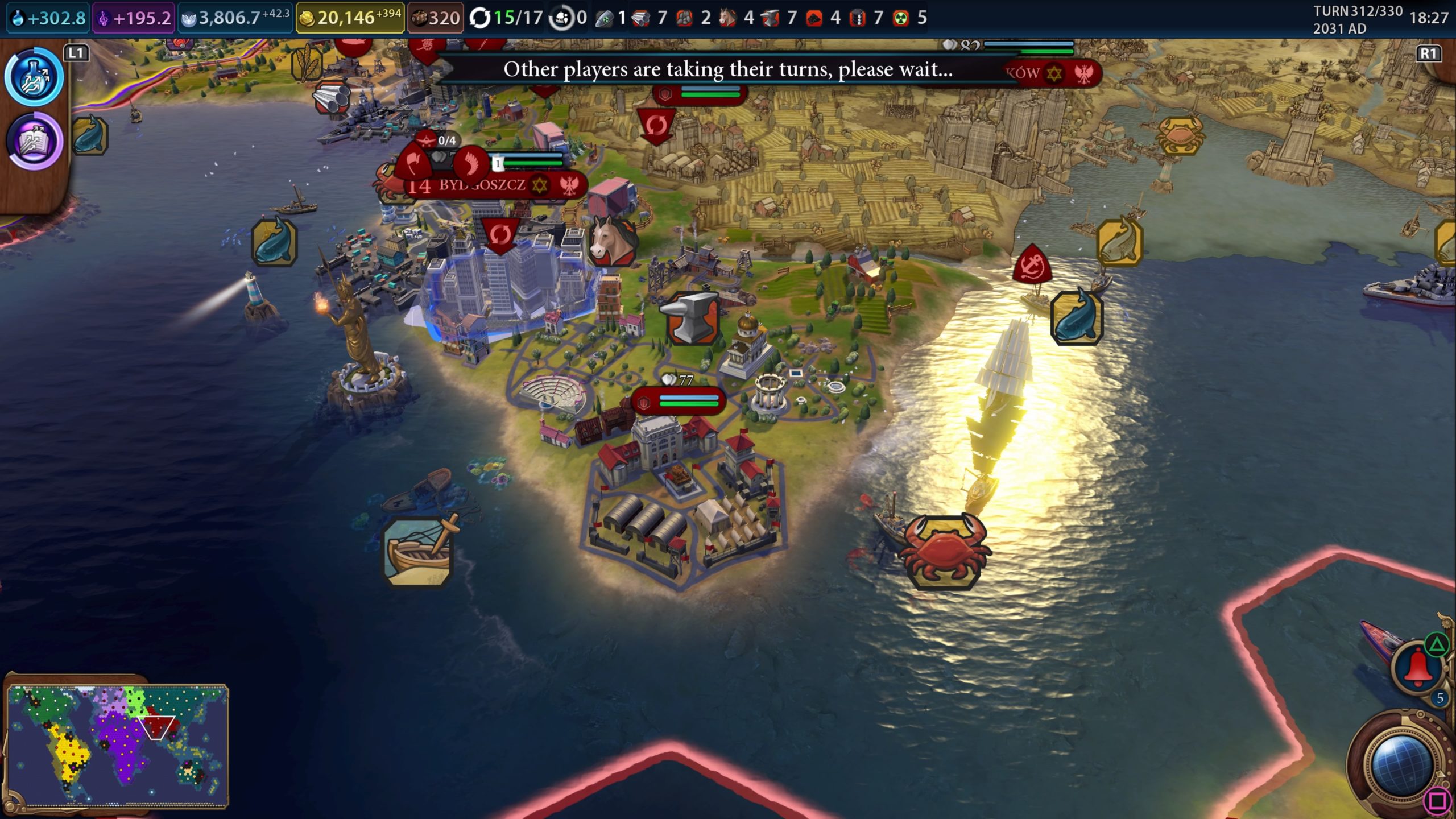Open the trade routes 15/17 indicator

pos(506,18)
